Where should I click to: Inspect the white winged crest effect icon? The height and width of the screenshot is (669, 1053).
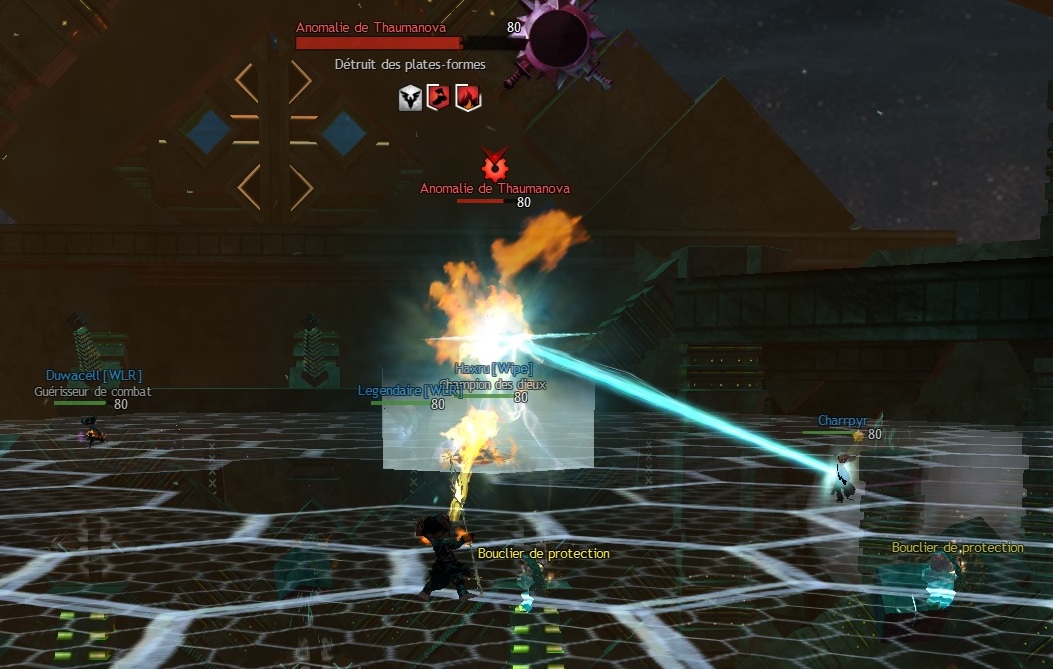410,97
